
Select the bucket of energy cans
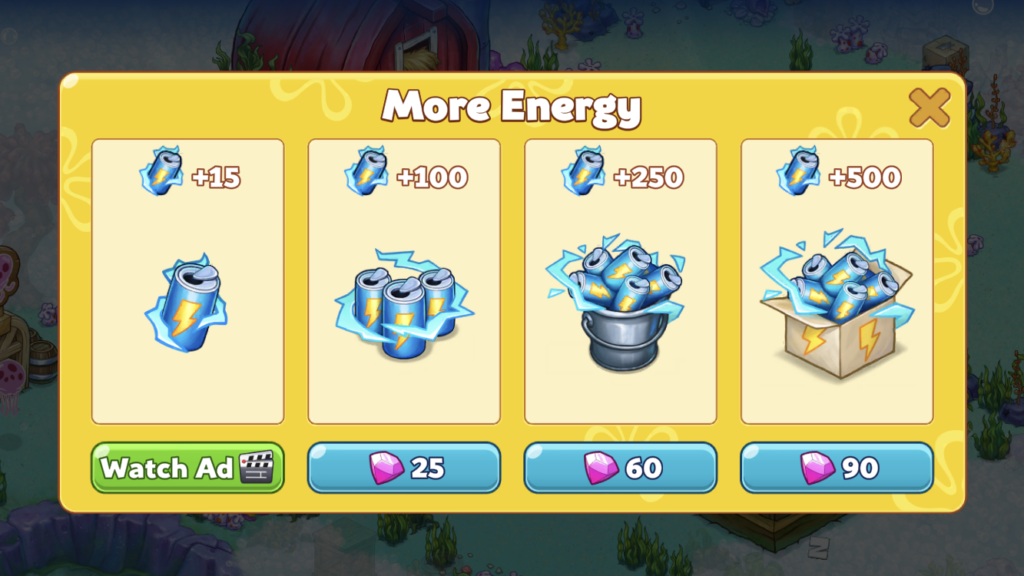620,281
